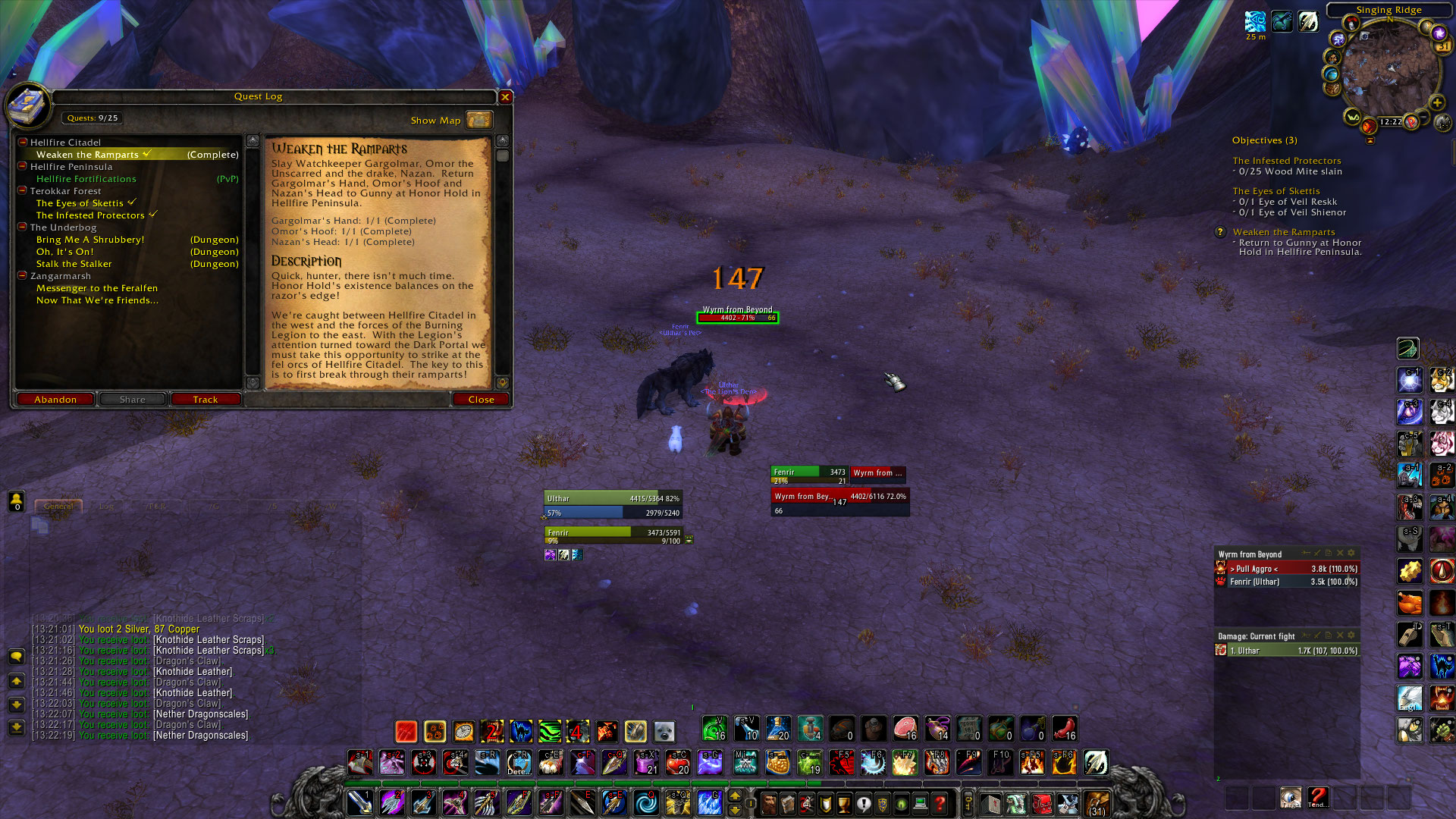Toggle tracking checkmark on The Eyes of Skettis
1456x819 pixels.
pos(133,202)
